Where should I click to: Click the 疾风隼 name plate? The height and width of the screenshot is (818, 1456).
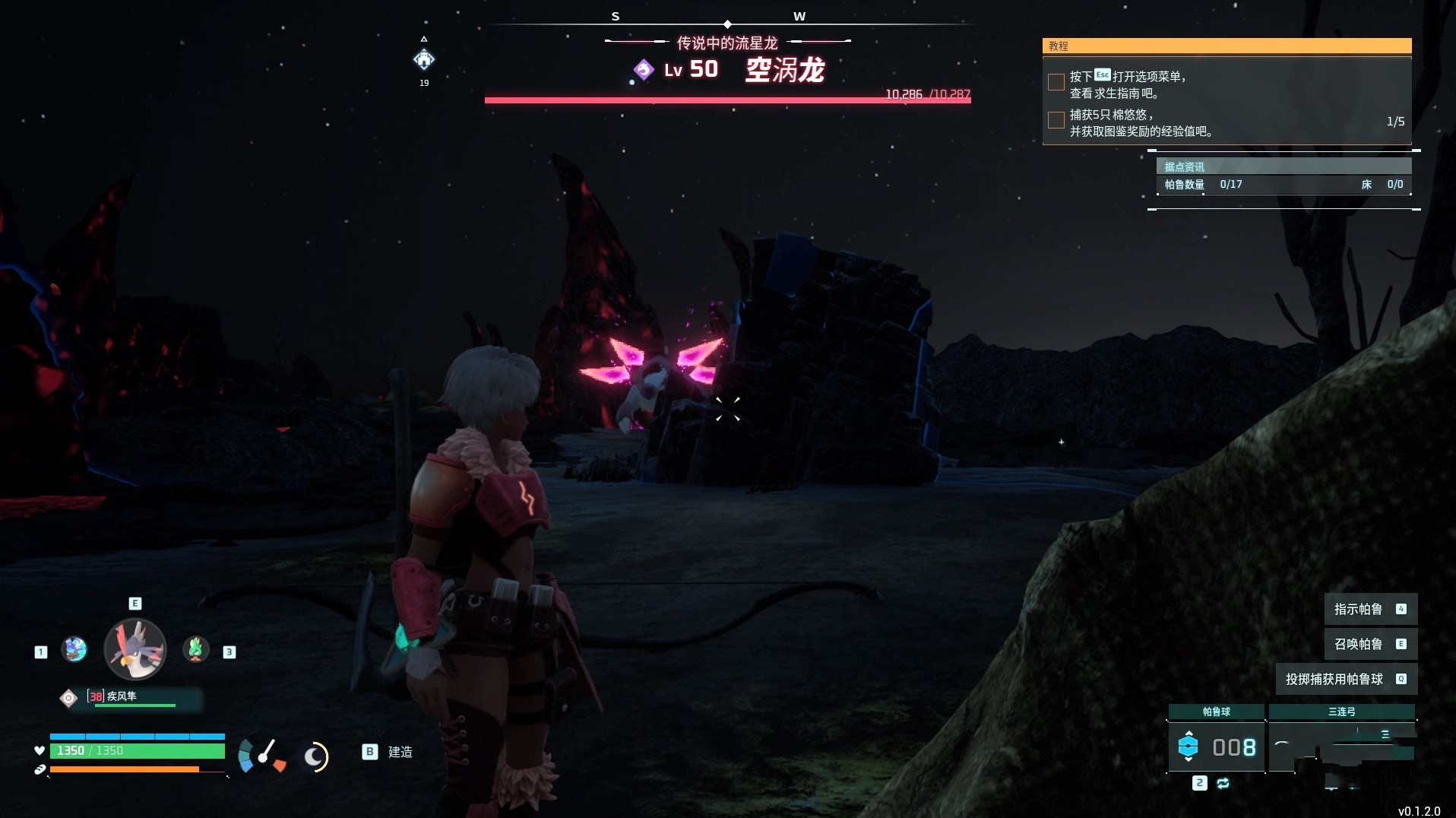pos(129,697)
